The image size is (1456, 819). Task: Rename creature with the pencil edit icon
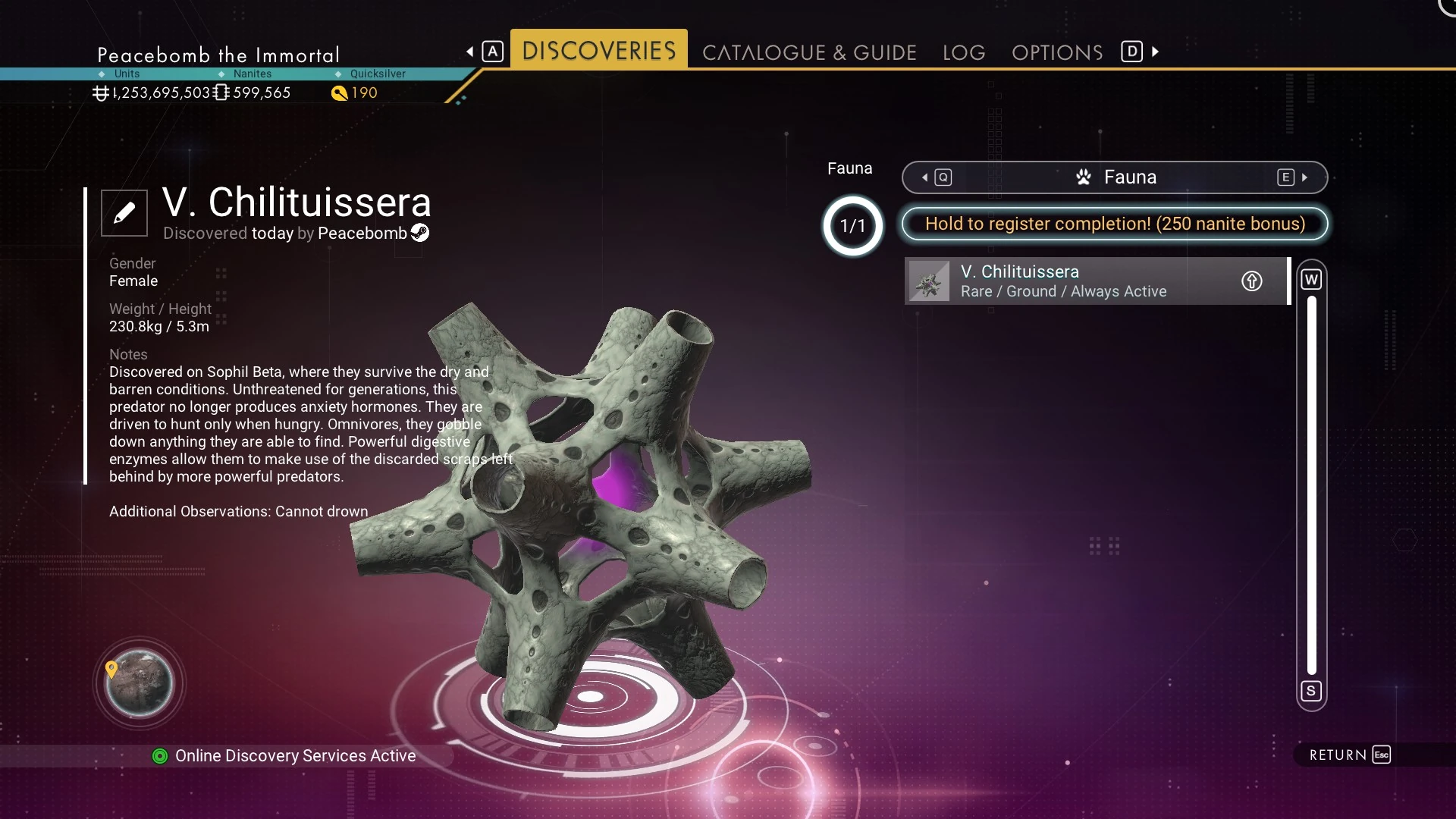pyautogui.click(x=124, y=213)
